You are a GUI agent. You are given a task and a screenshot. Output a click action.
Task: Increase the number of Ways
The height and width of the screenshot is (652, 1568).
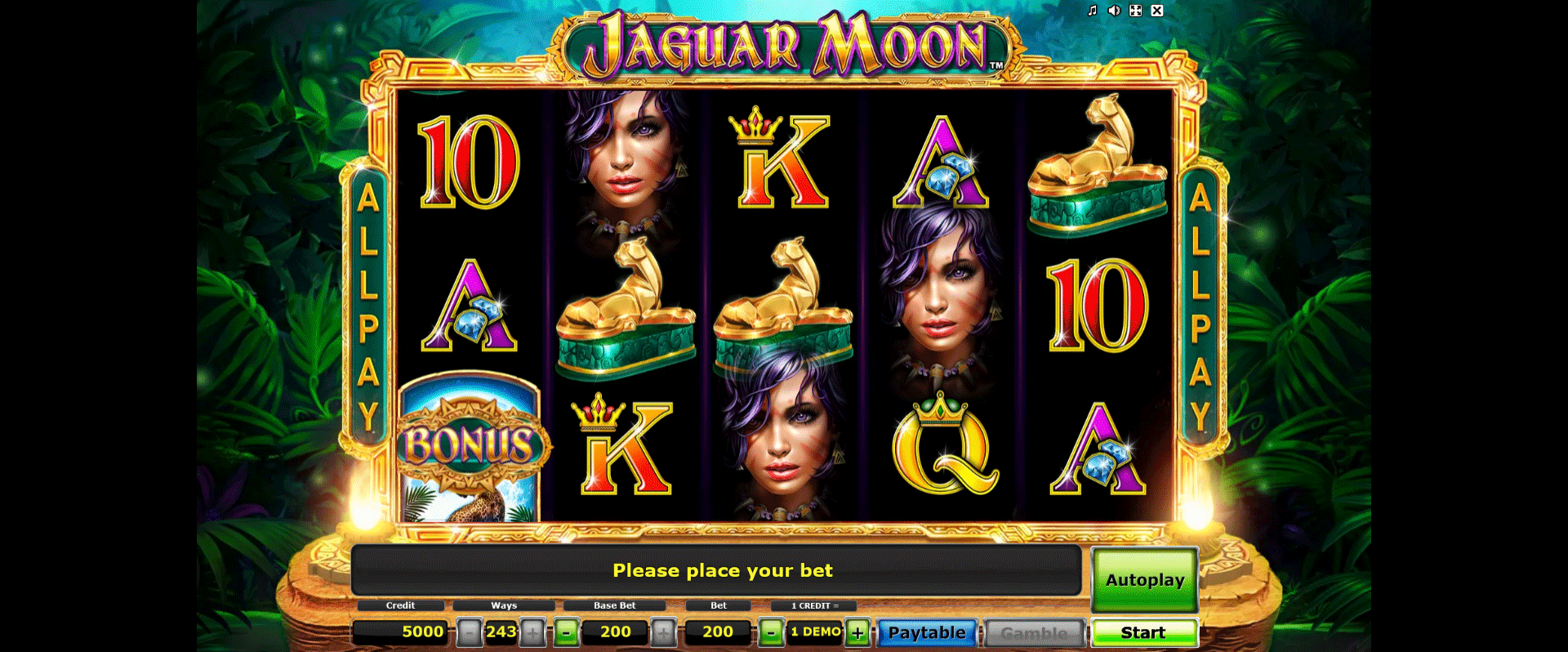[x=532, y=632]
